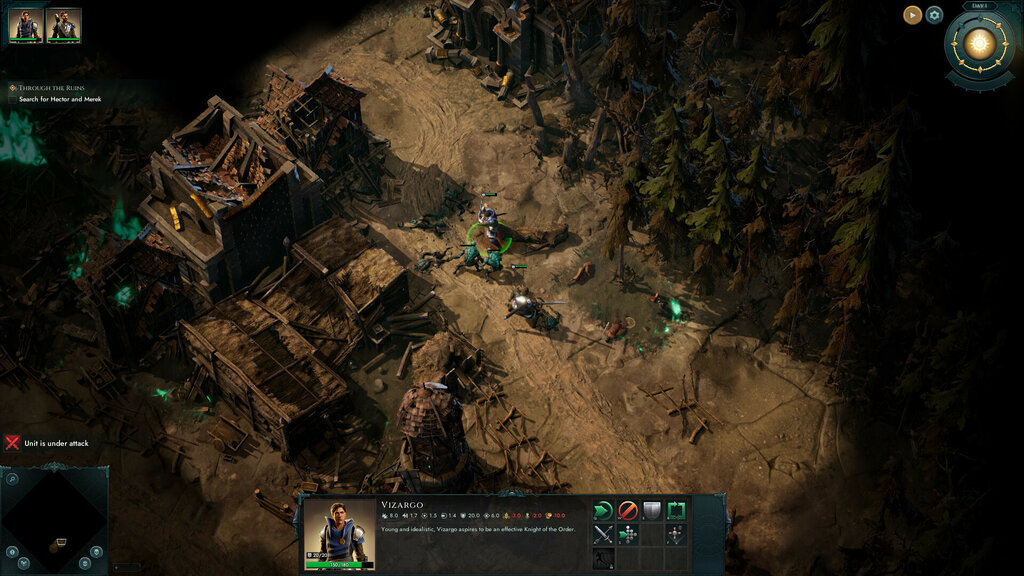Click the green arrow formation move command

628,535
